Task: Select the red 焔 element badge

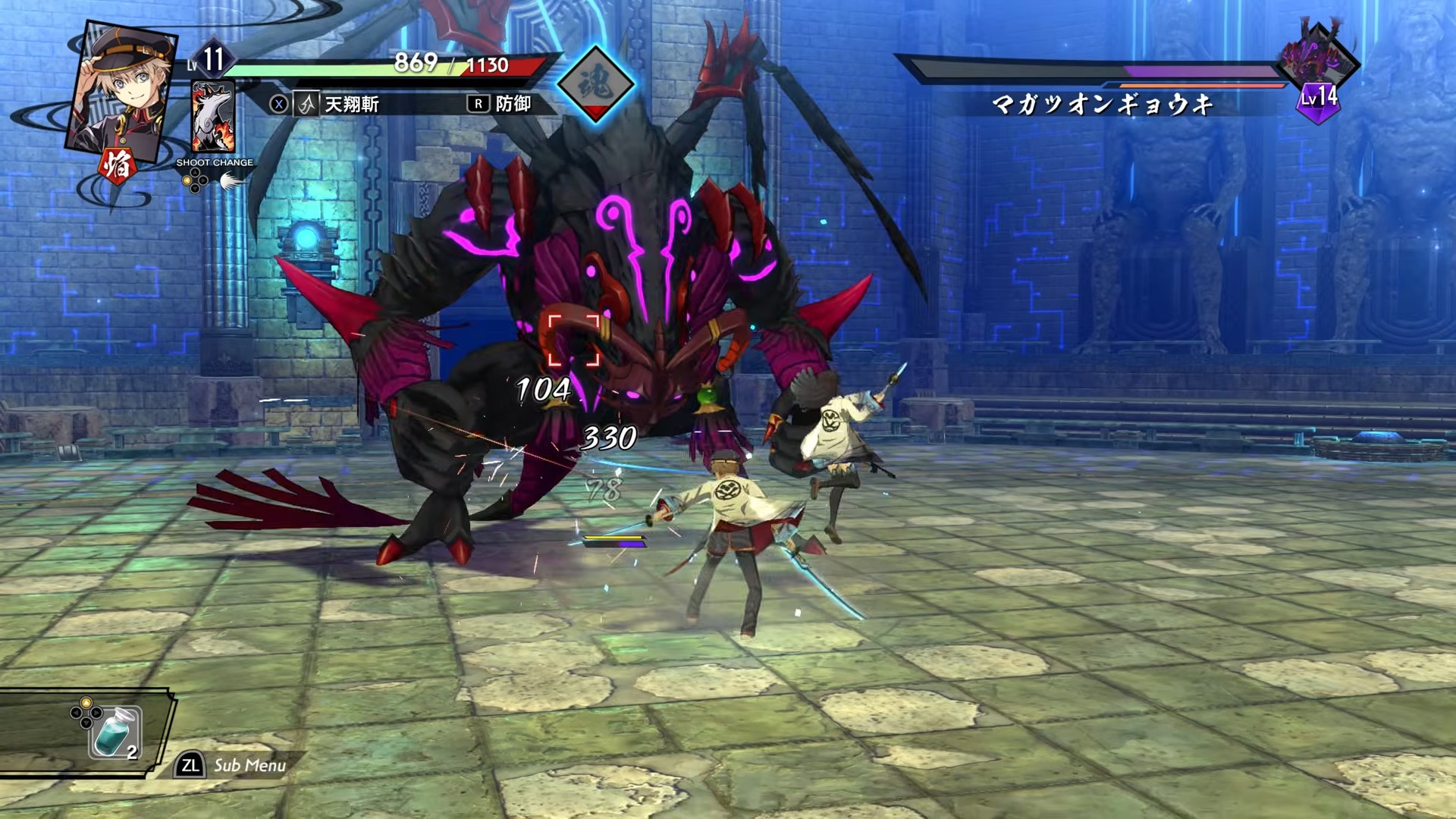Action: [x=117, y=166]
